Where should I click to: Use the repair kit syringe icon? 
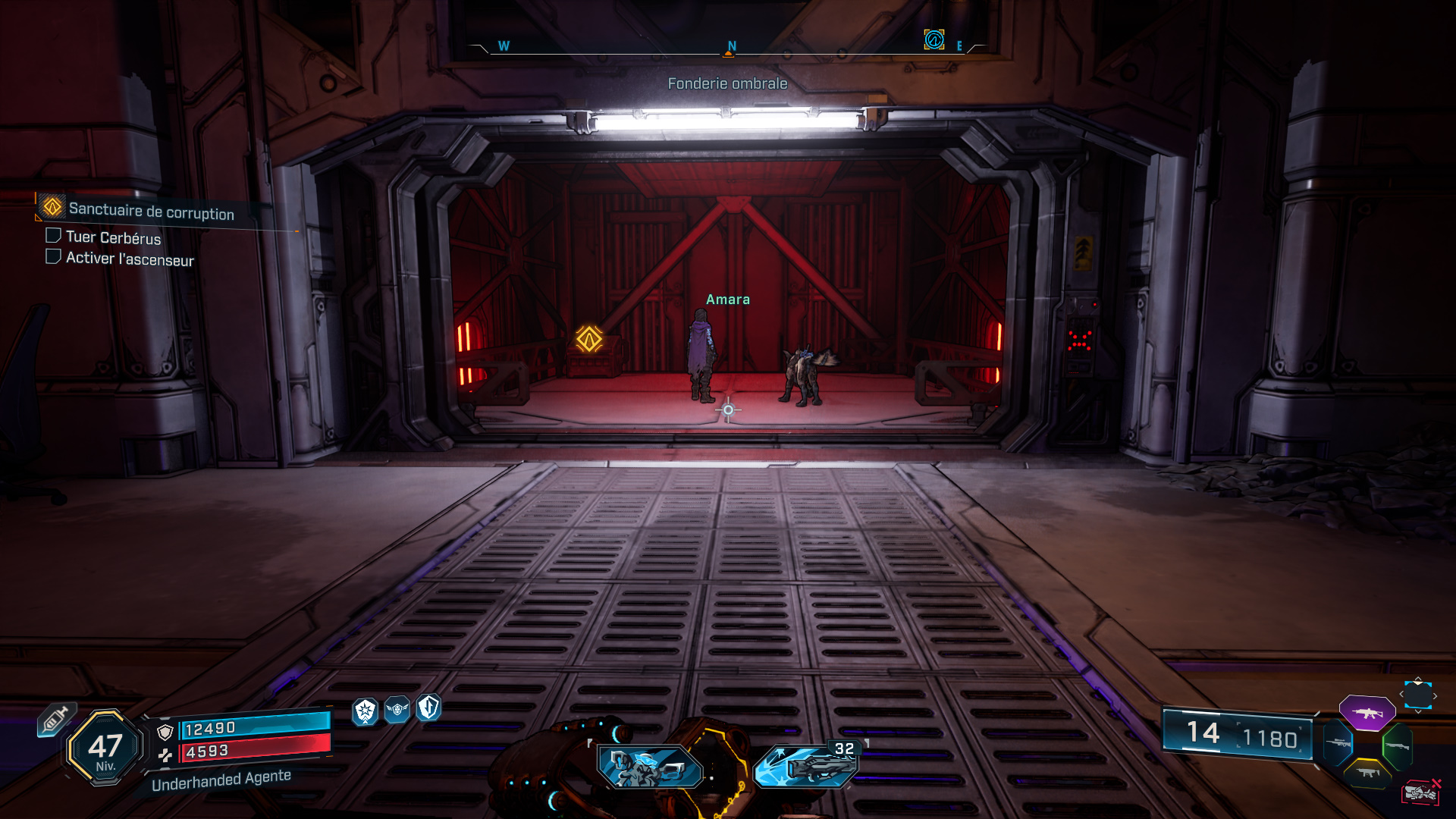point(55,719)
